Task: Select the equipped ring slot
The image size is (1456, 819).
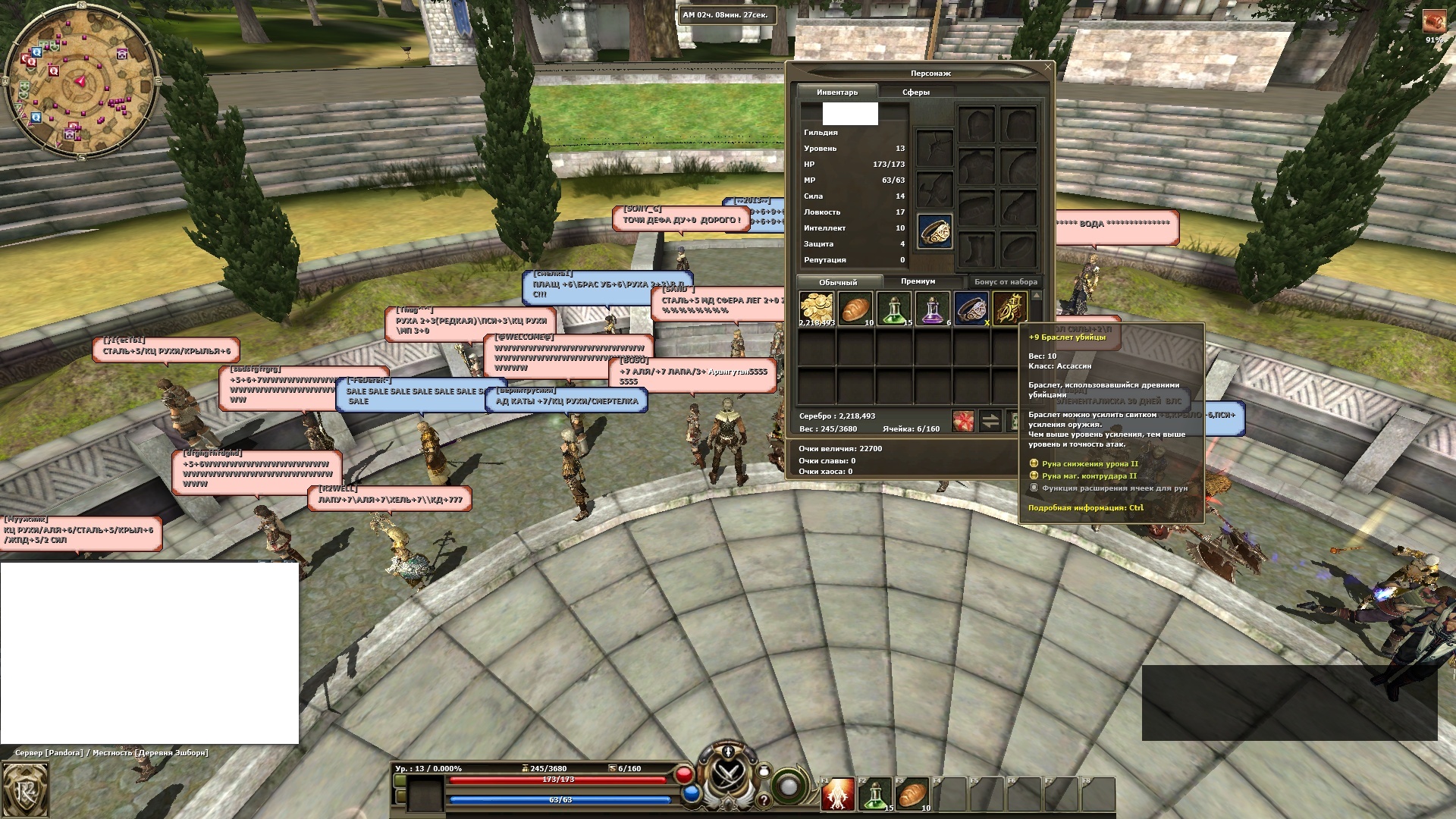Action: pyautogui.click(x=934, y=231)
